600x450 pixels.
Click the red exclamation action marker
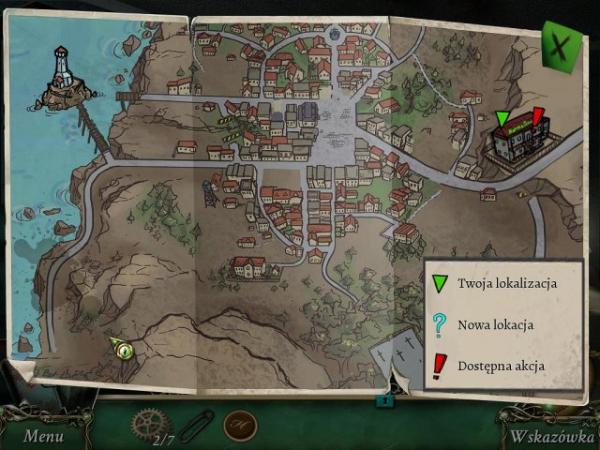(538, 118)
